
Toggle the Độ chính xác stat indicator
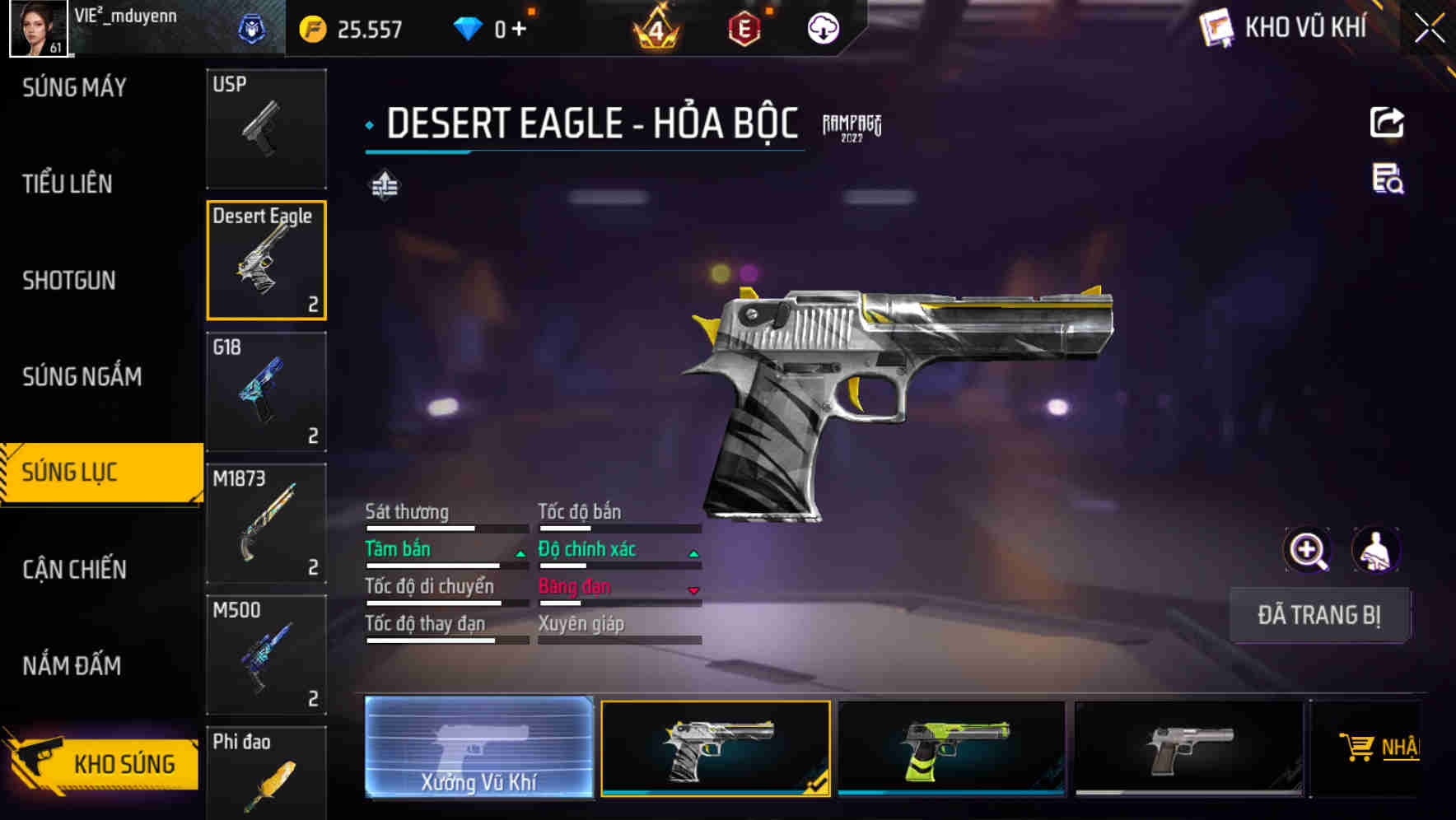[693, 553]
